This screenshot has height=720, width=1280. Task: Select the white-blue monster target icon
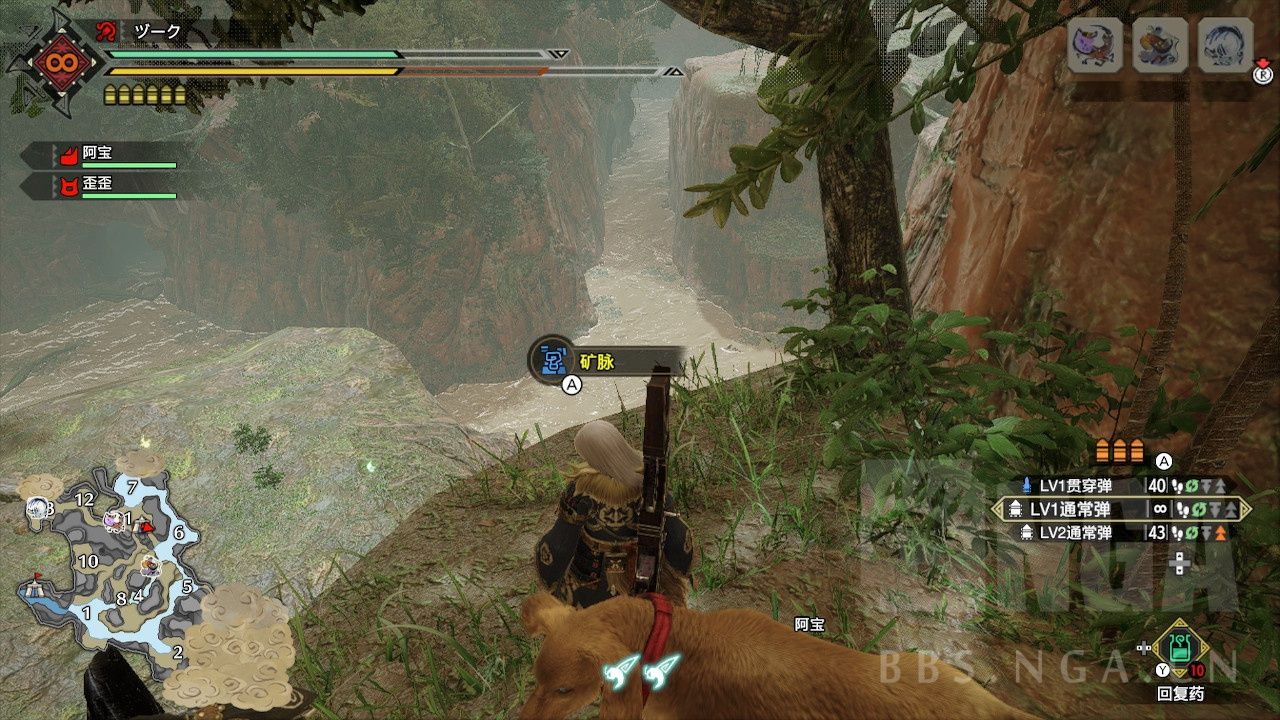coord(1225,46)
